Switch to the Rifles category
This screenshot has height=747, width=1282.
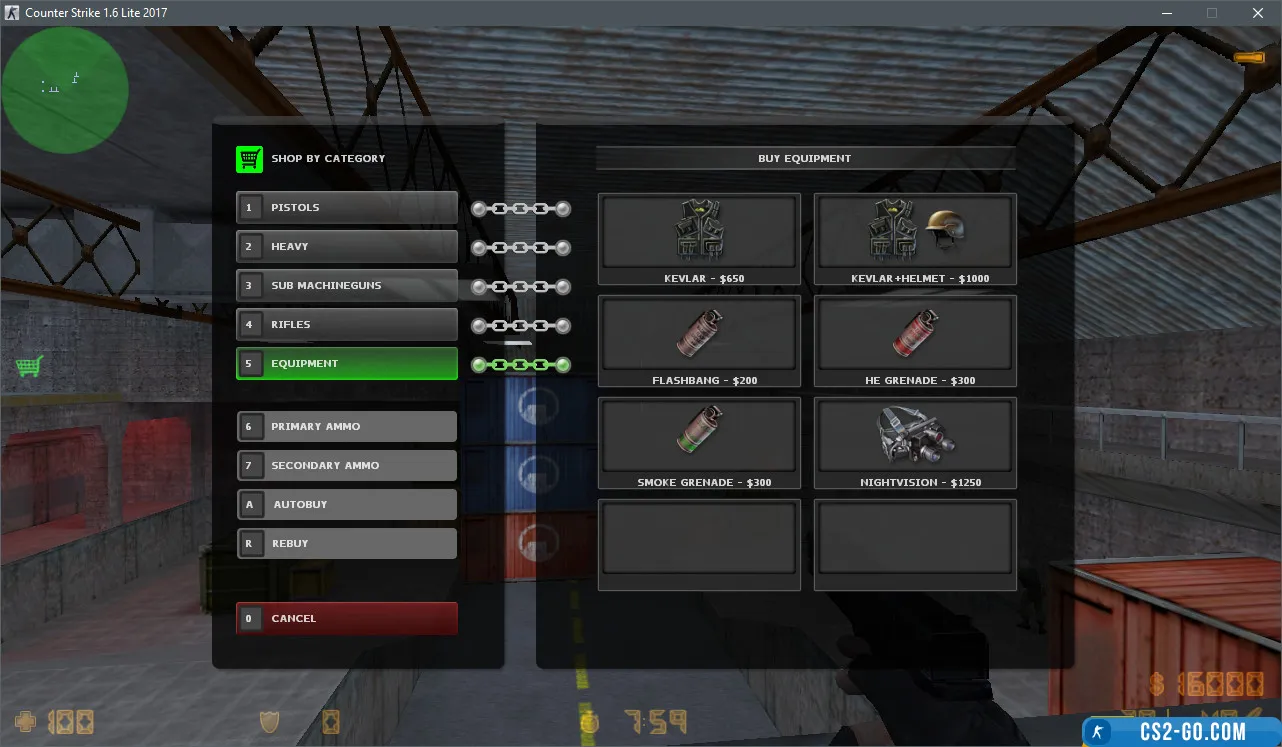[x=347, y=325]
